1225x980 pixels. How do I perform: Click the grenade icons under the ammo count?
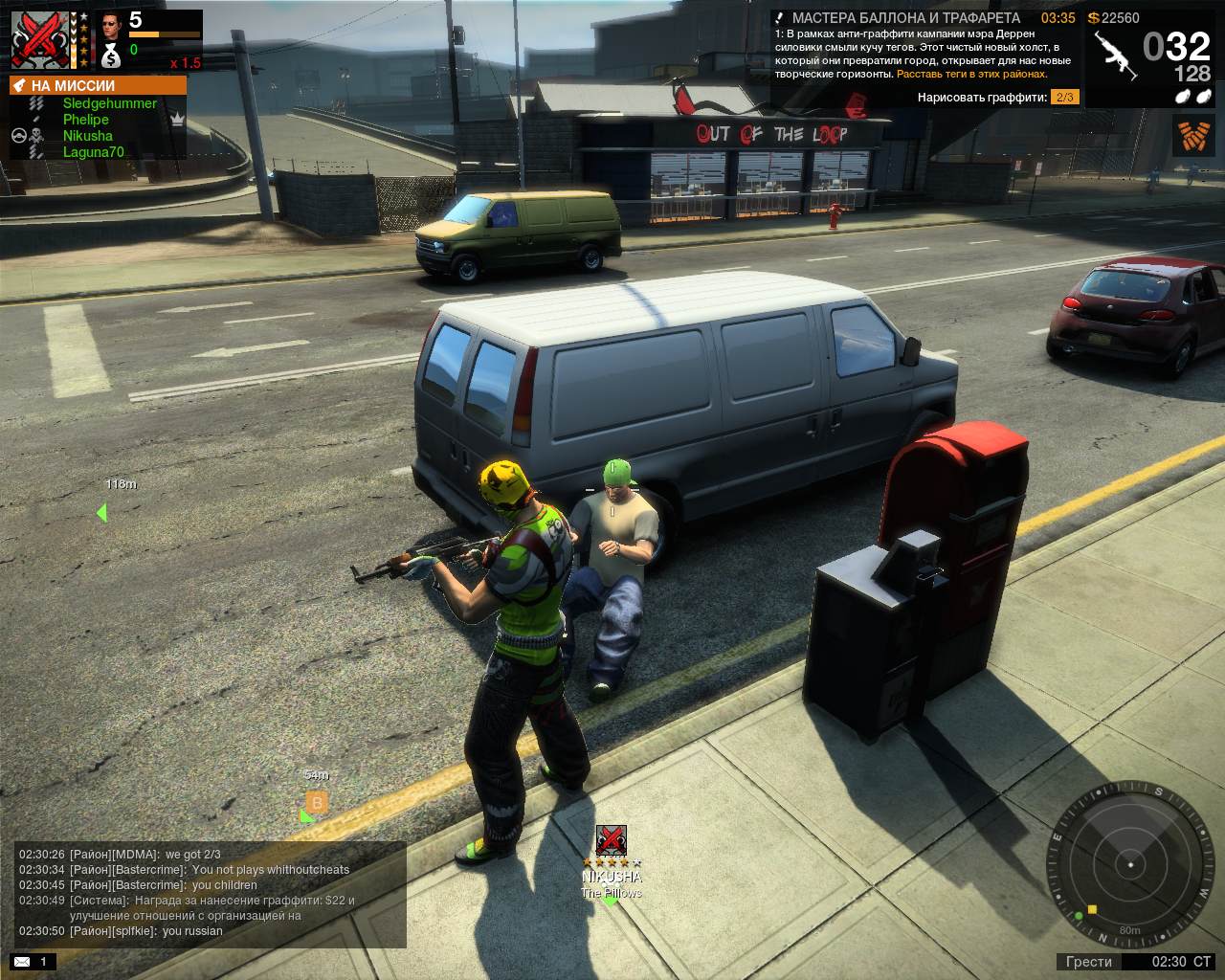pyautogui.click(x=1193, y=97)
